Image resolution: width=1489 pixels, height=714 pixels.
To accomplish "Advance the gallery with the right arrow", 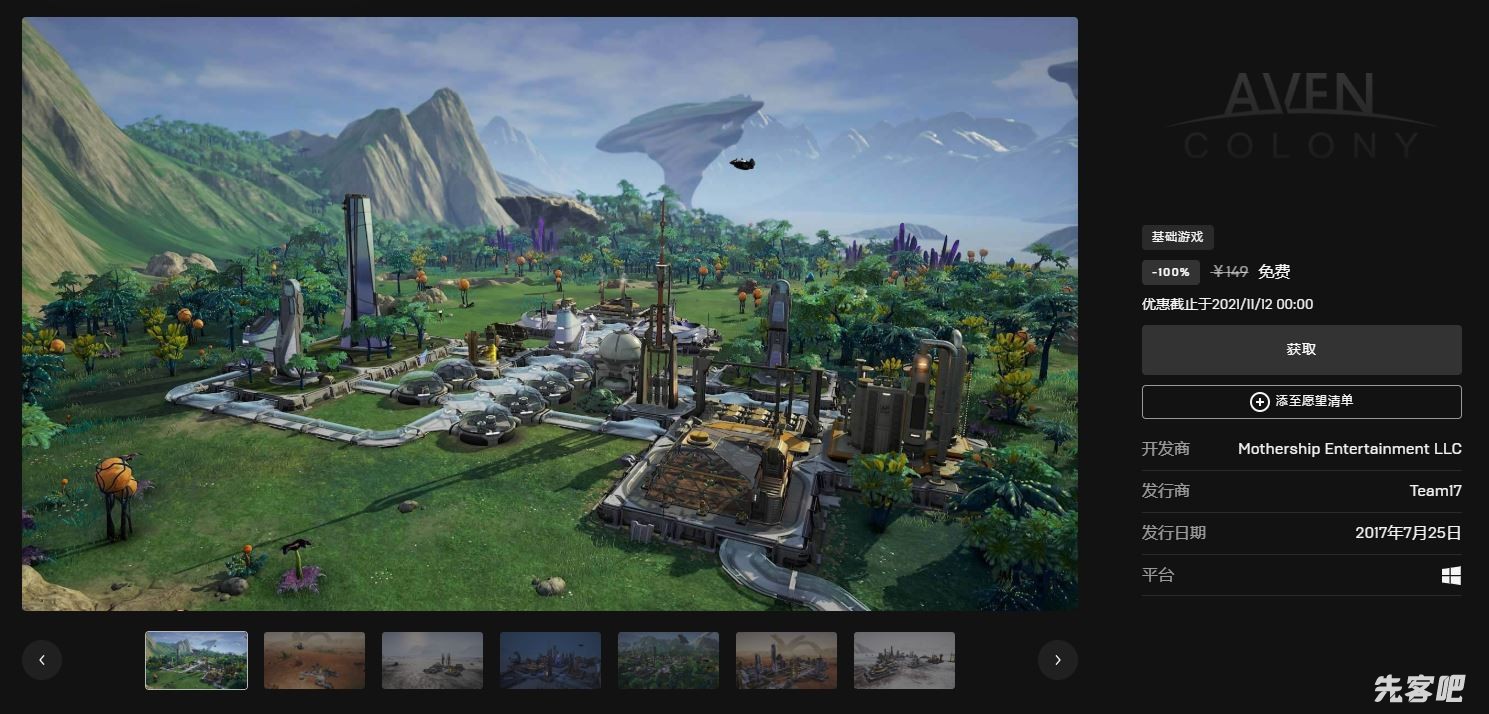I will 1057,660.
